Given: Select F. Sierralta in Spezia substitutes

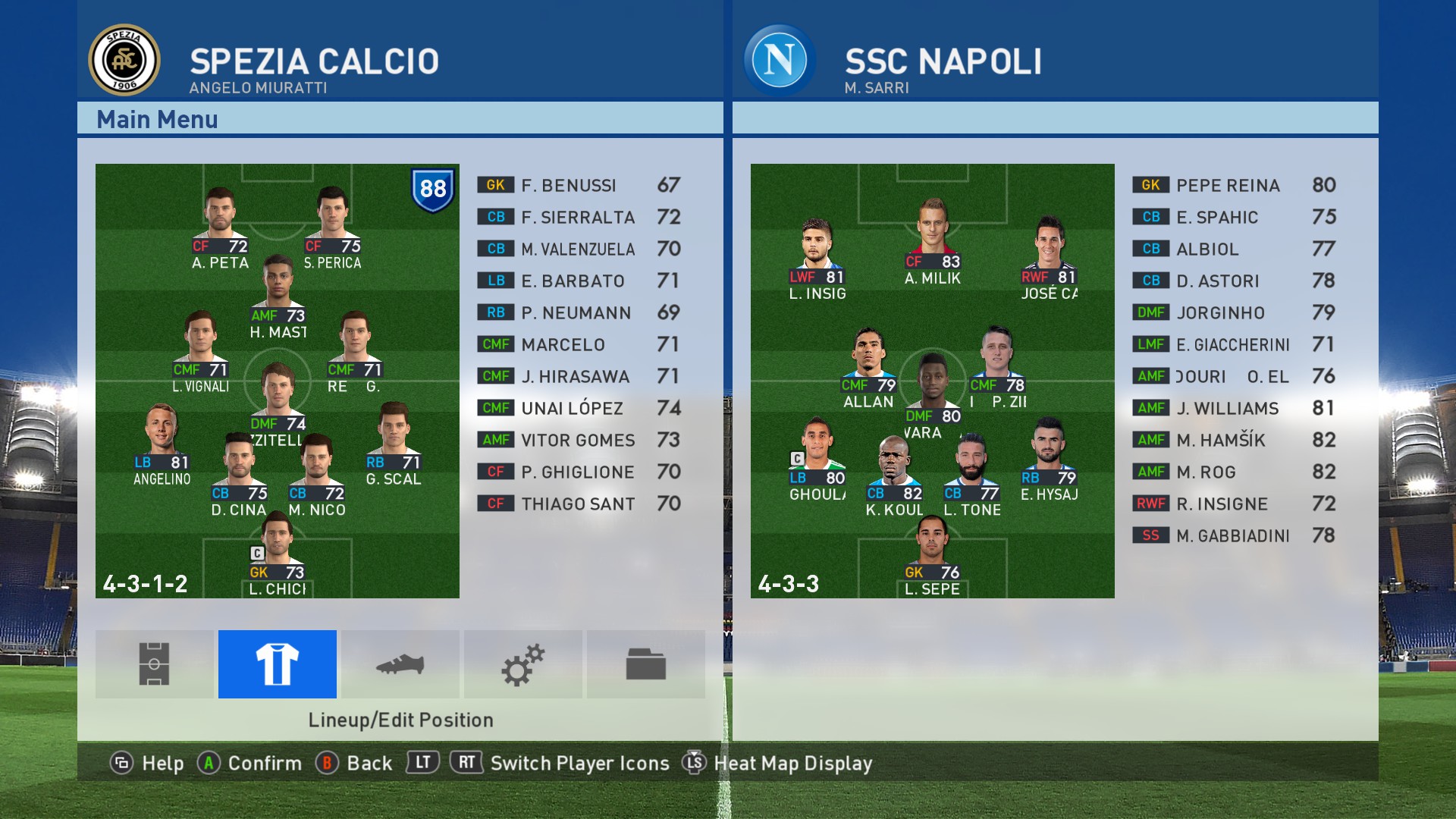Looking at the screenshot, I should point(579,217).
